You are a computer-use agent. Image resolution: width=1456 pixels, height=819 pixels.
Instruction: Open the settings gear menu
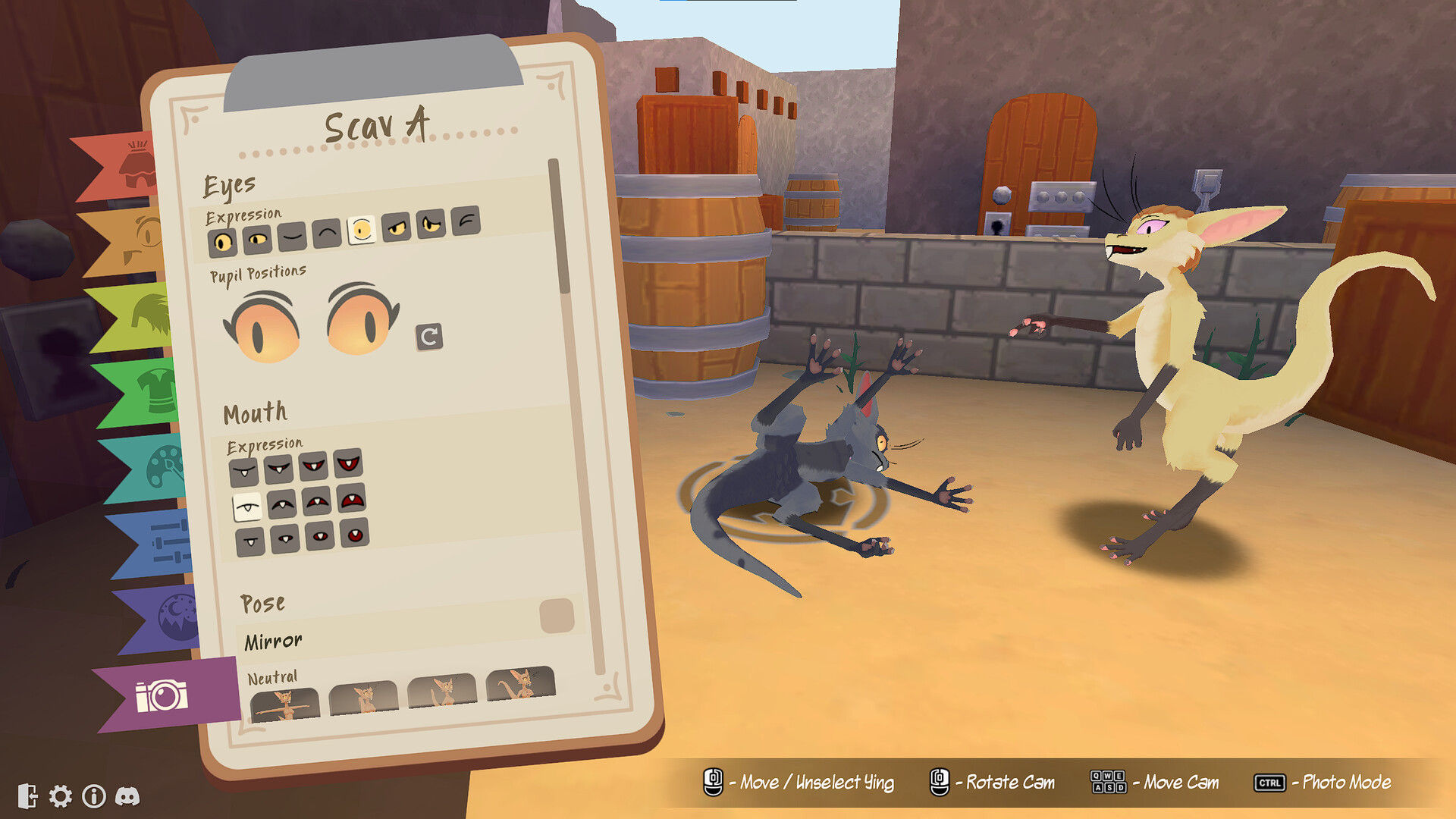pyautogui.click(x=59, y=796)
